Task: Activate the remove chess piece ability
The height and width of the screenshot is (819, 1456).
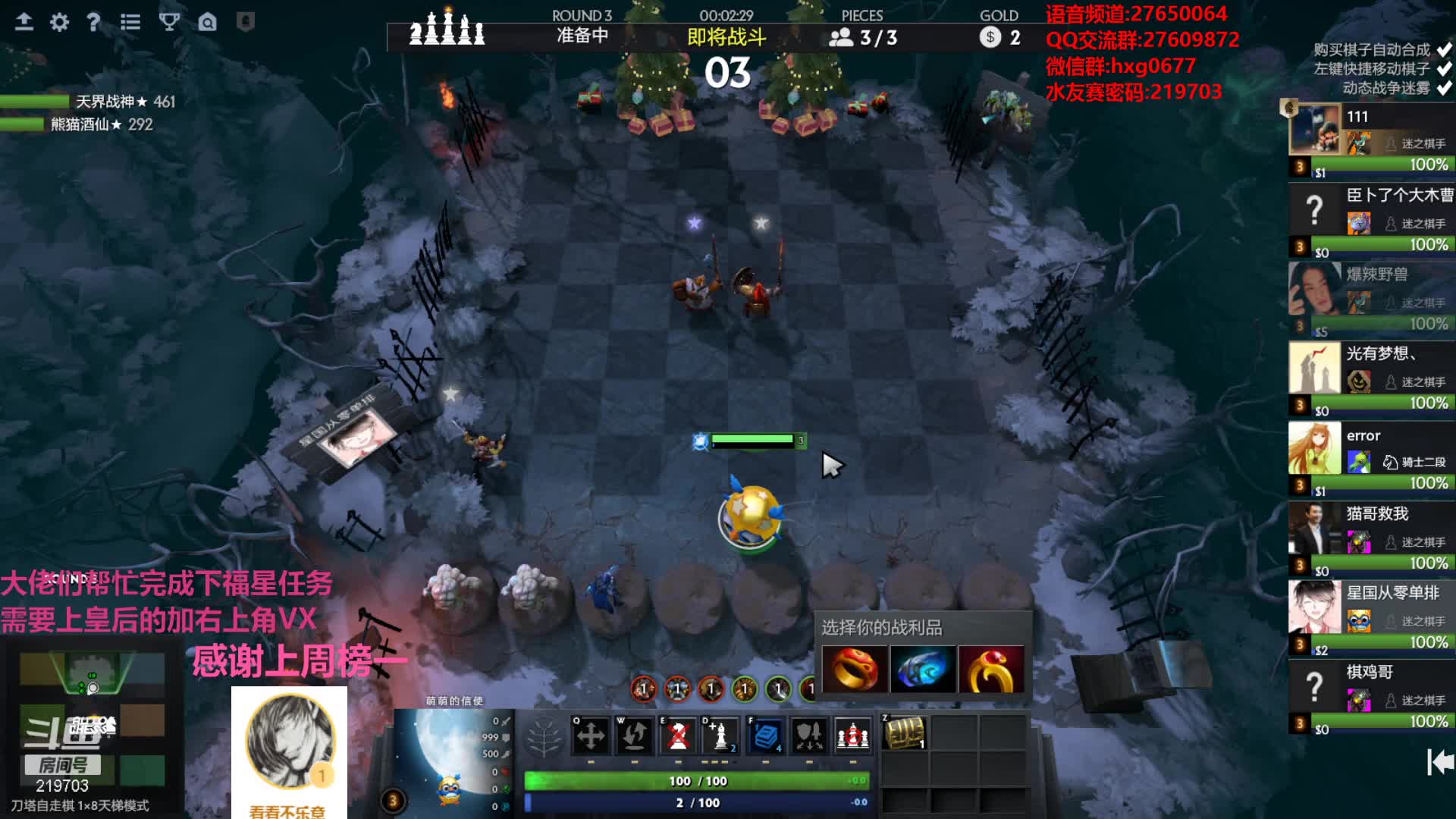Action: click(678, 735)
